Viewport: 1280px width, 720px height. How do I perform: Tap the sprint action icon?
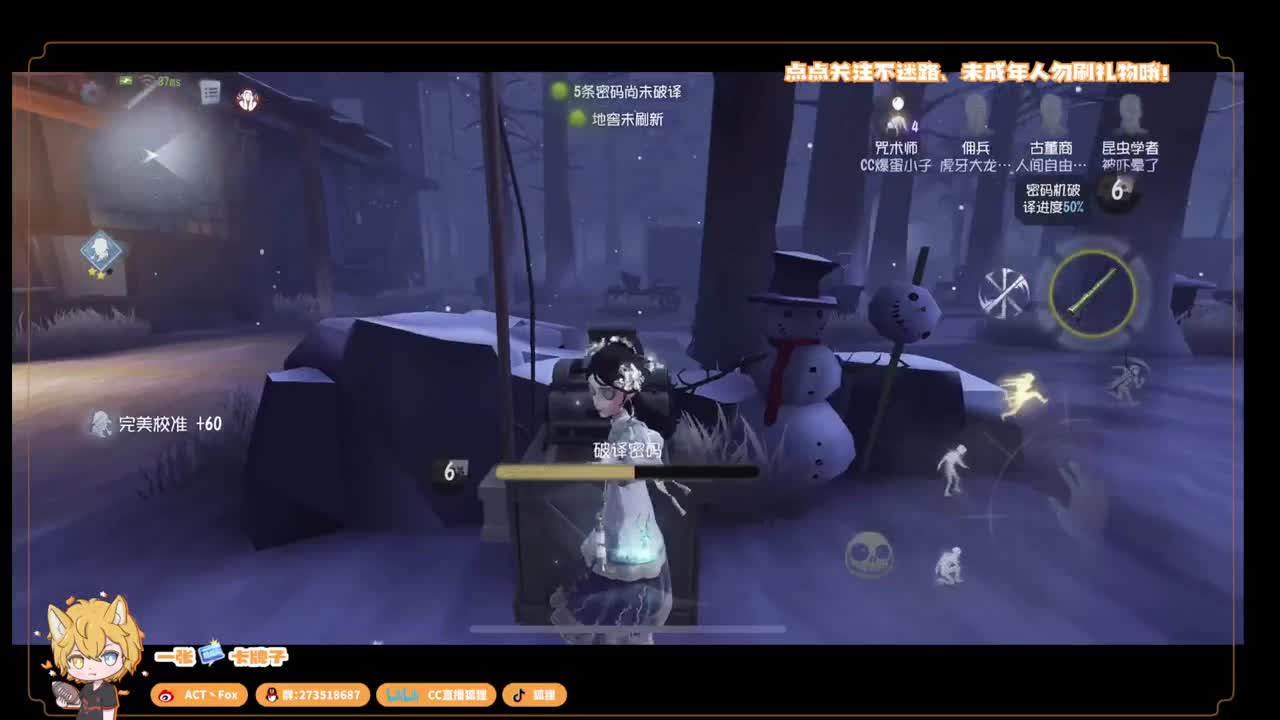coord(1023,395)
